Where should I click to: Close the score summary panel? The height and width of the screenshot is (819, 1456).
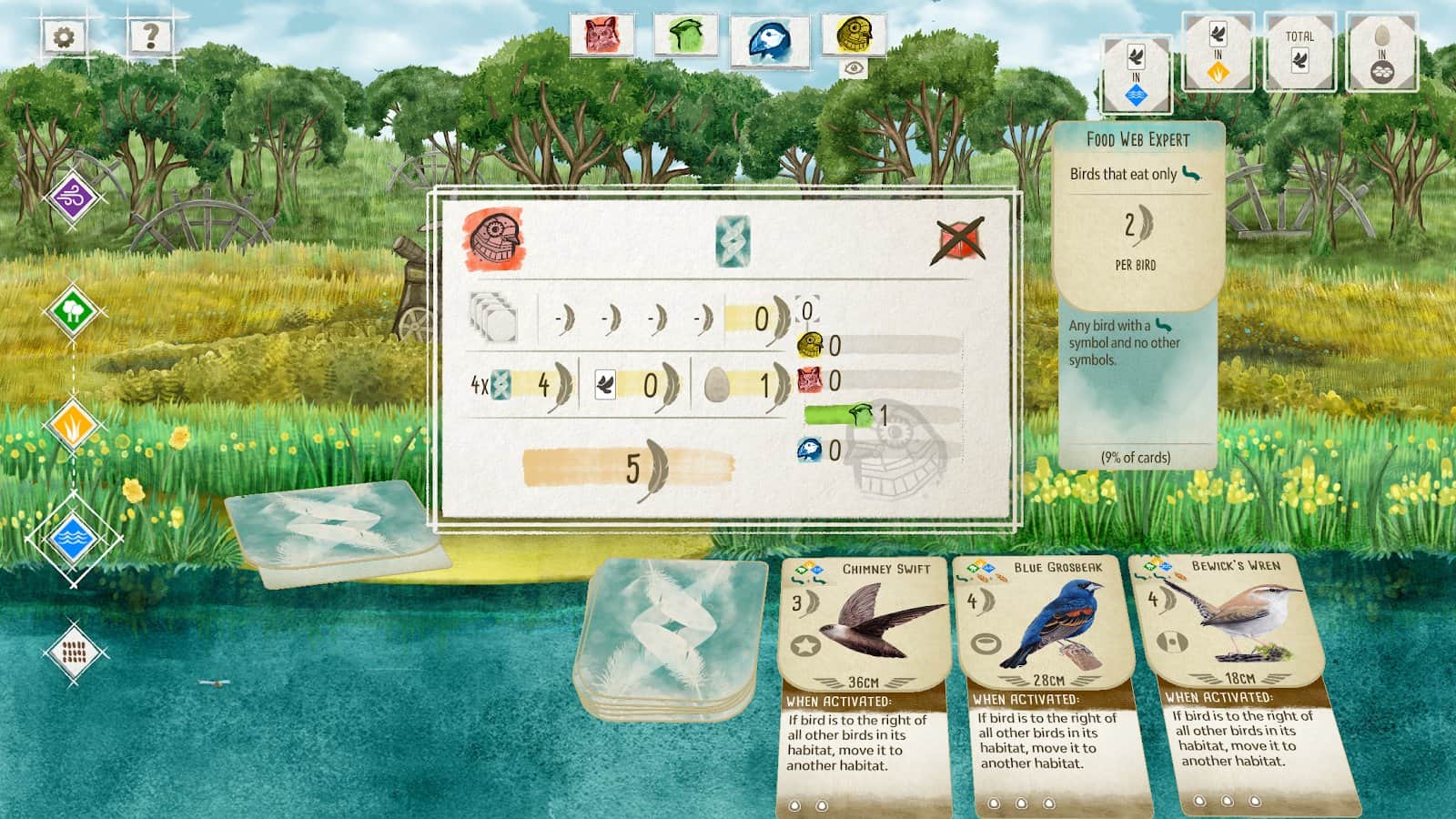[x=961, y=240]
